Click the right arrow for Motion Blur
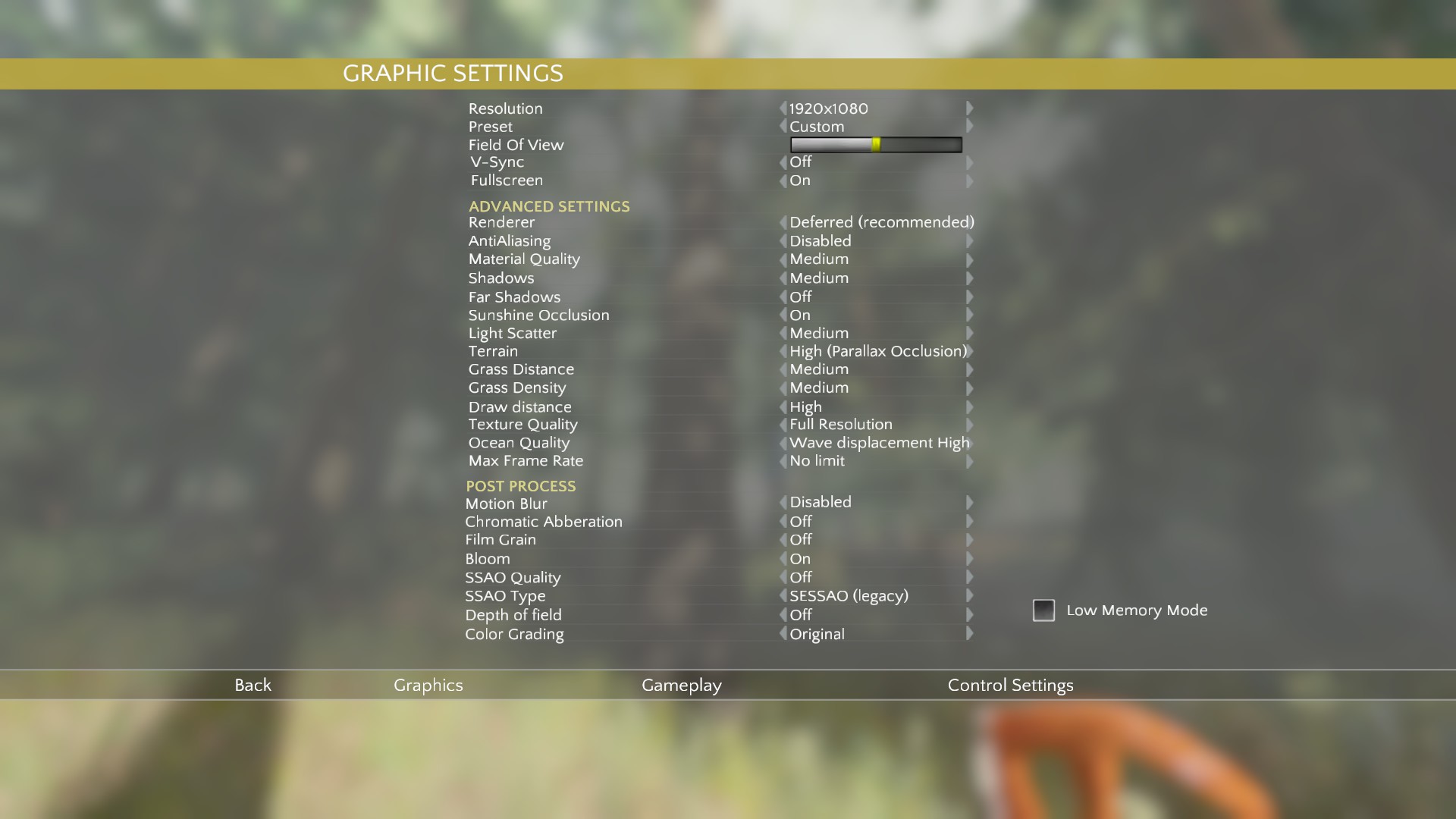The height and width of the screenshot is (819, 1456). pyautogui.click(x=969, y=502)
